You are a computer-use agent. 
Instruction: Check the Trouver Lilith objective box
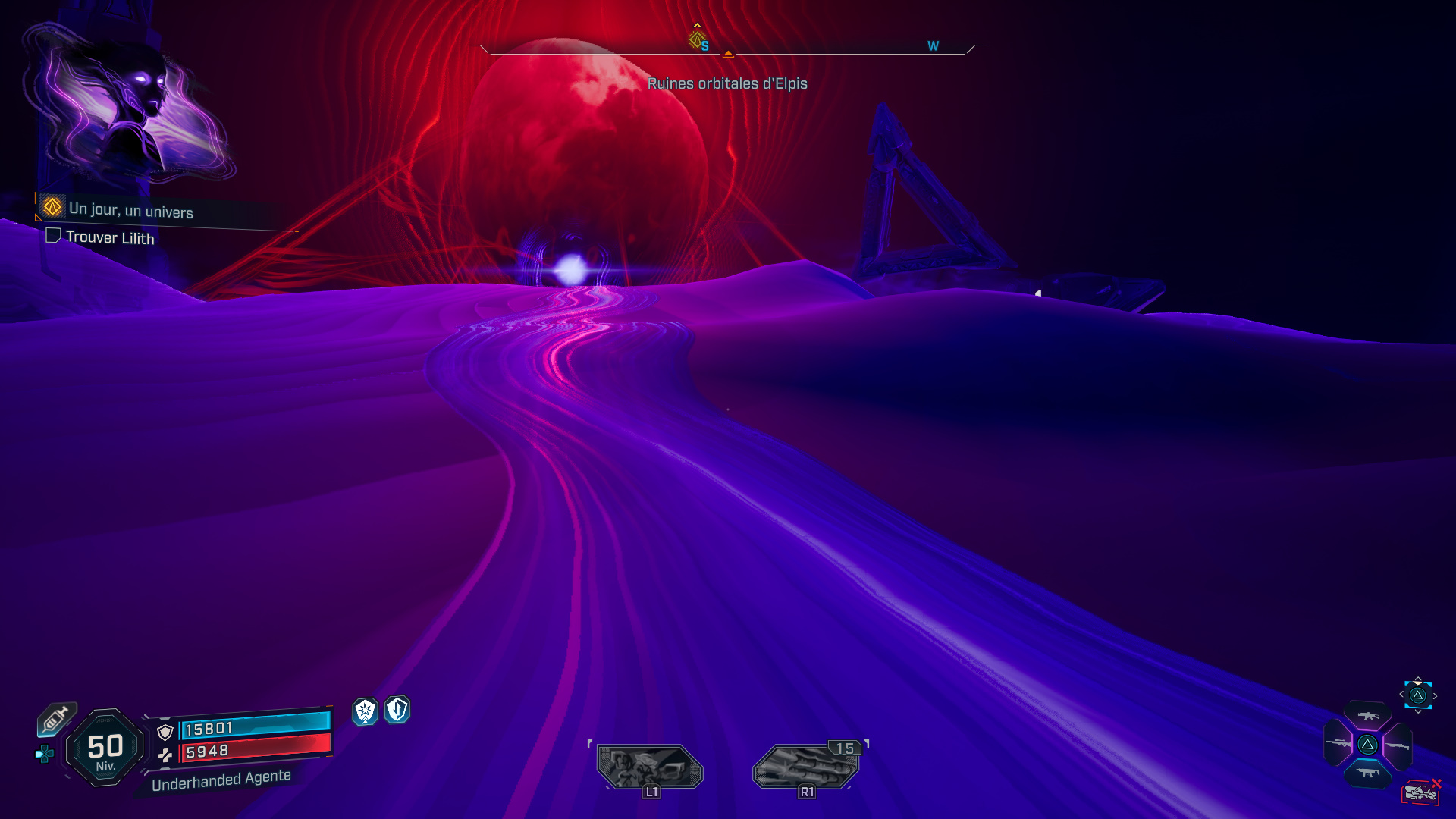pyautogui.click(x=53, y=237)
